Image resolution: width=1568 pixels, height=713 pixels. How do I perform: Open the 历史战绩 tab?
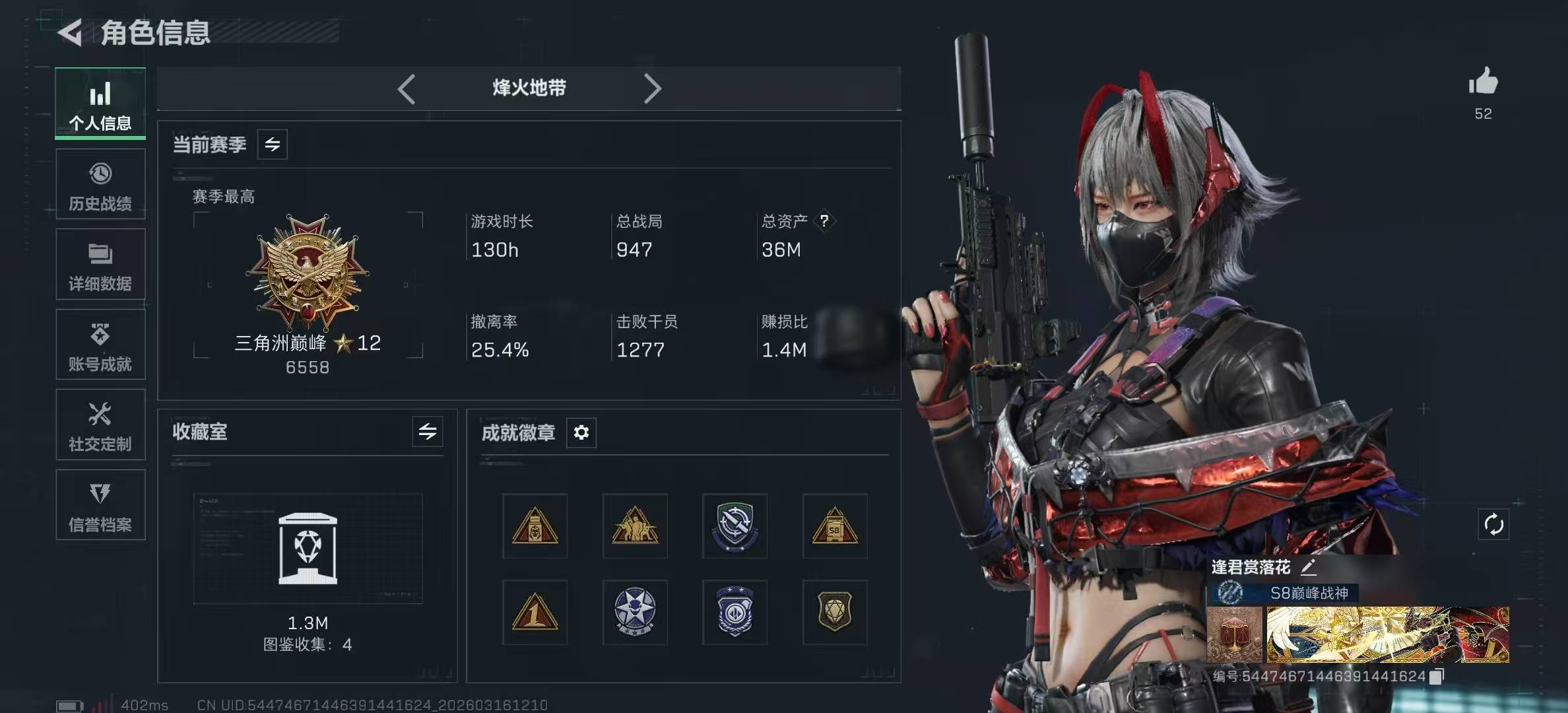100,185
